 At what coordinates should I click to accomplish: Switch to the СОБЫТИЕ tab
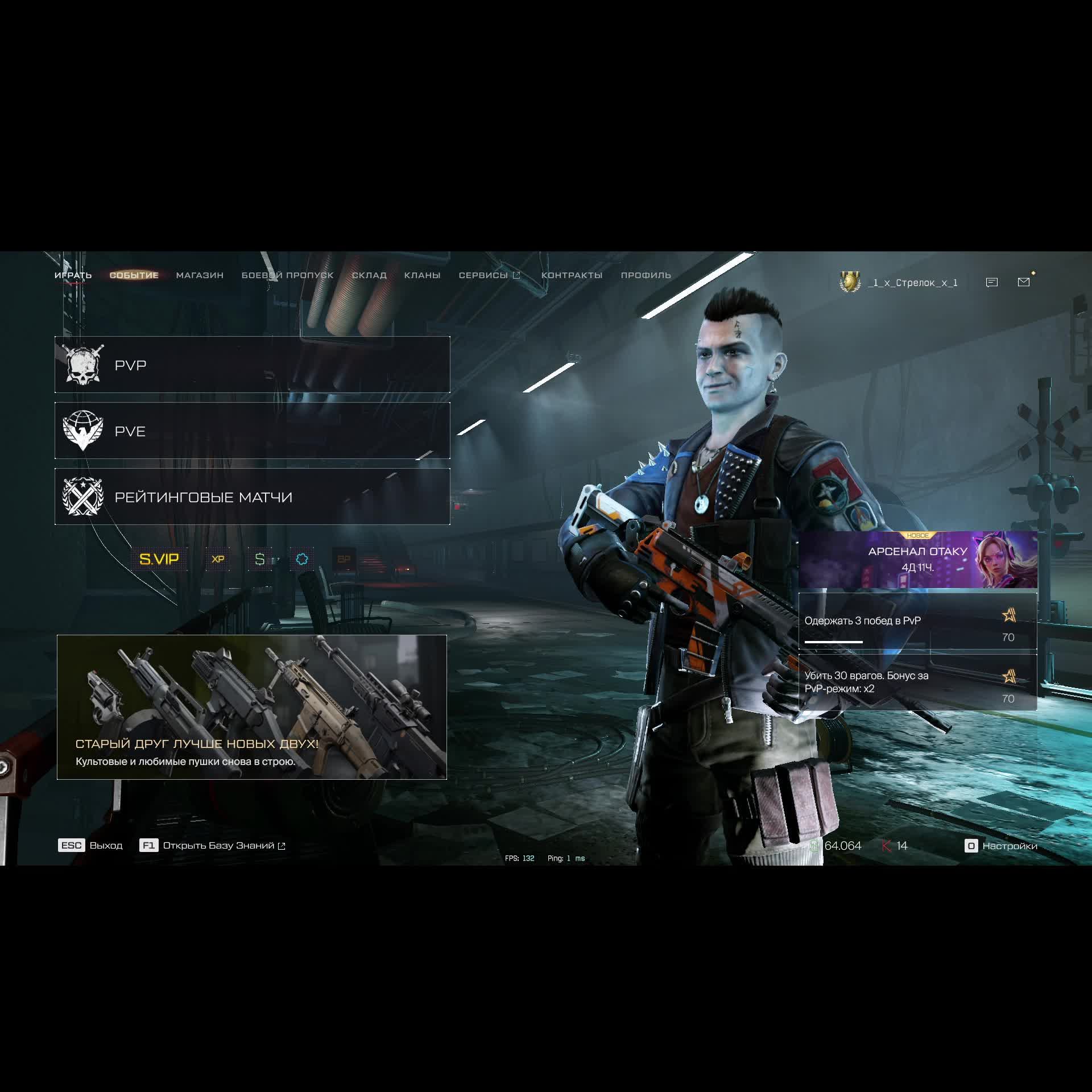[134, 275]
